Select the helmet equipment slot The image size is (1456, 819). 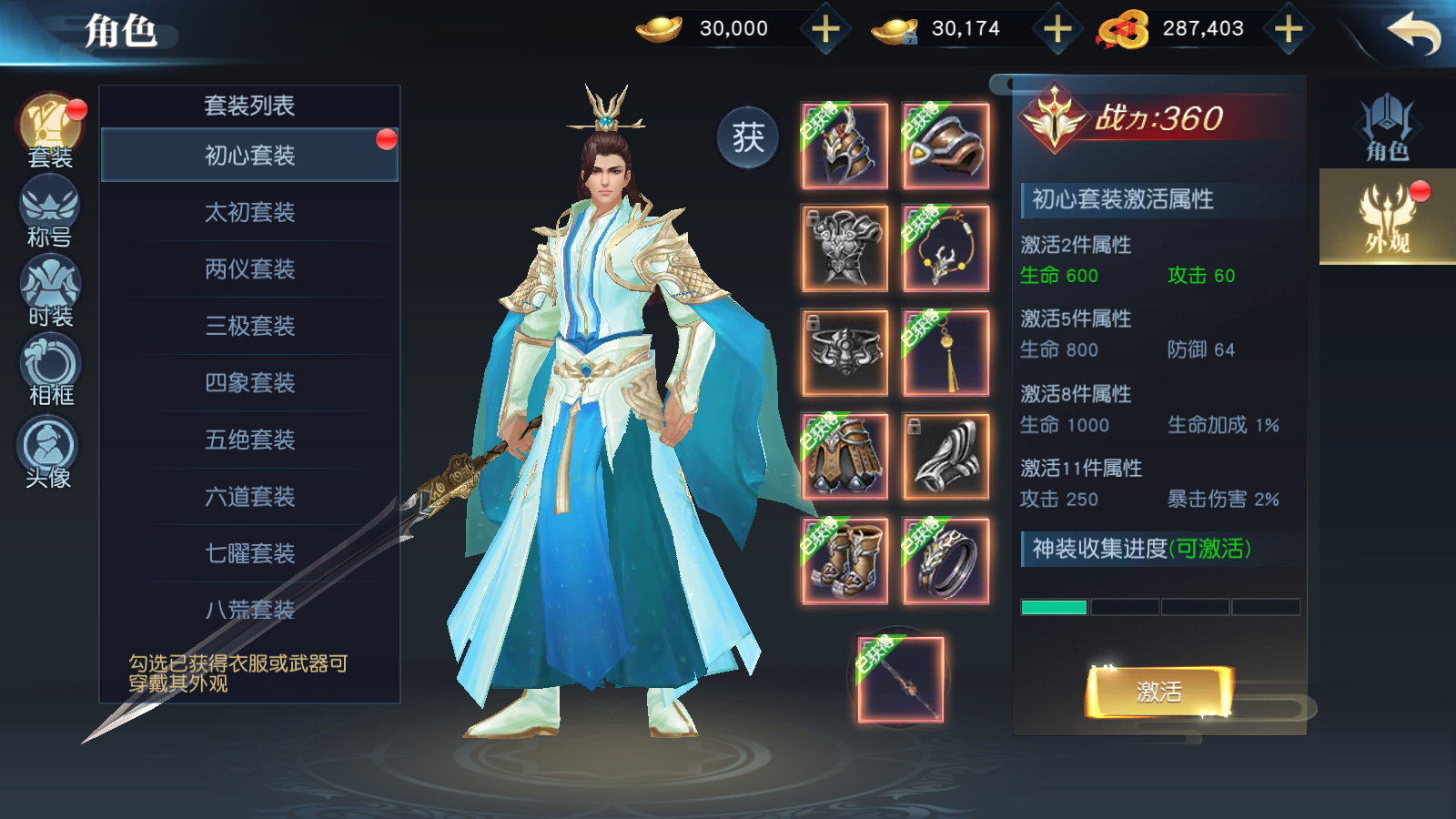pos(844,146)
